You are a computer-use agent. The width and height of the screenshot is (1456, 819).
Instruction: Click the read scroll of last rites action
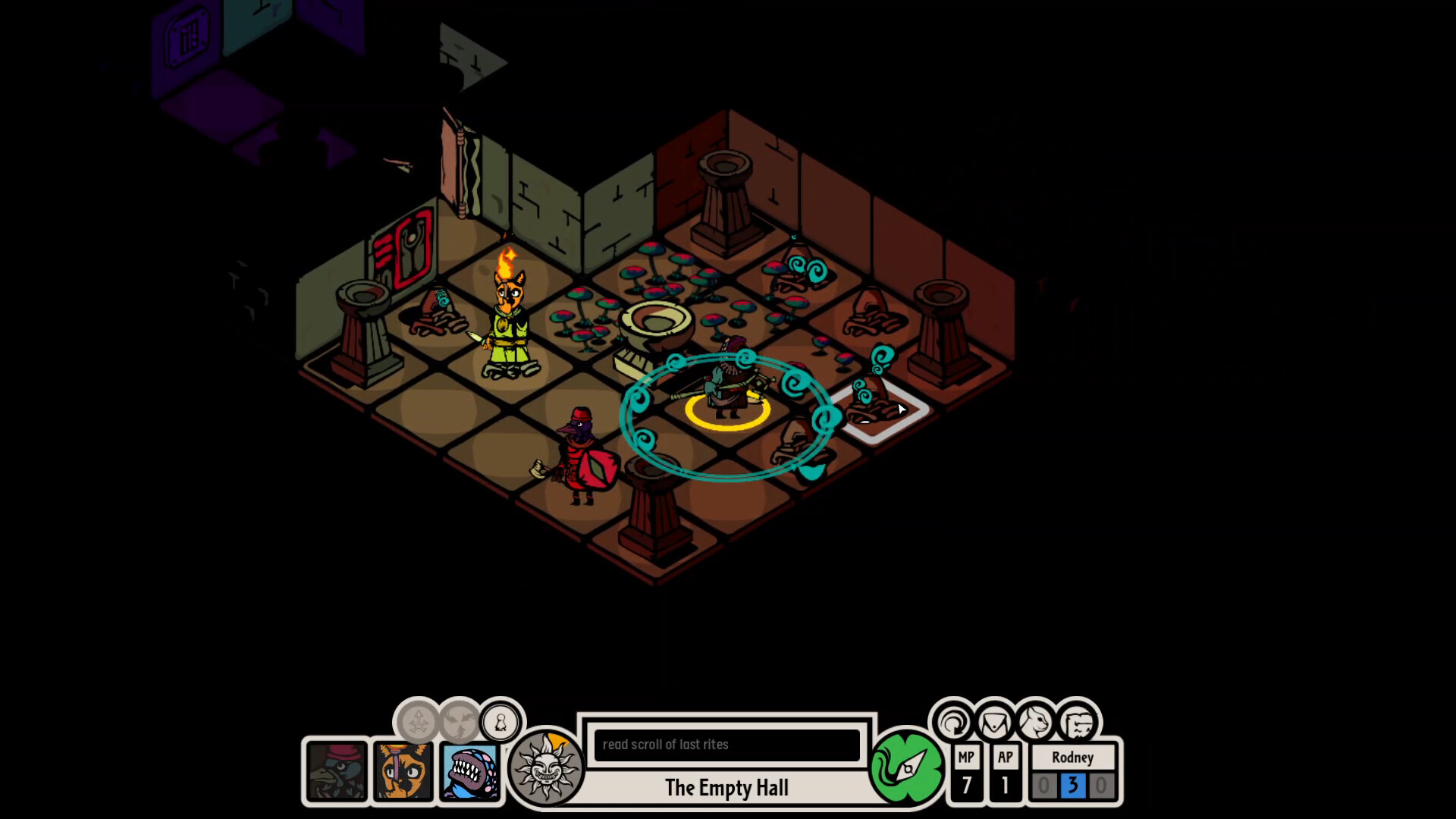tap(726, 745)
